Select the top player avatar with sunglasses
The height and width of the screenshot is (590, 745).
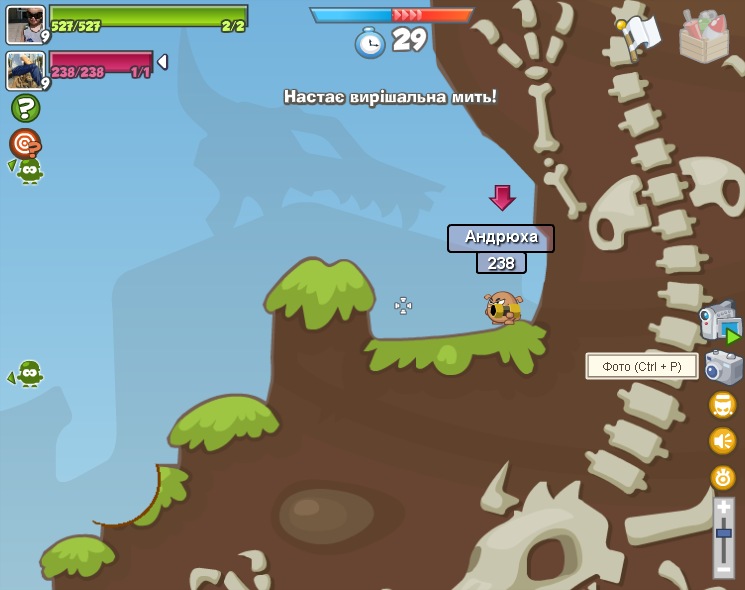coord(26,23)
